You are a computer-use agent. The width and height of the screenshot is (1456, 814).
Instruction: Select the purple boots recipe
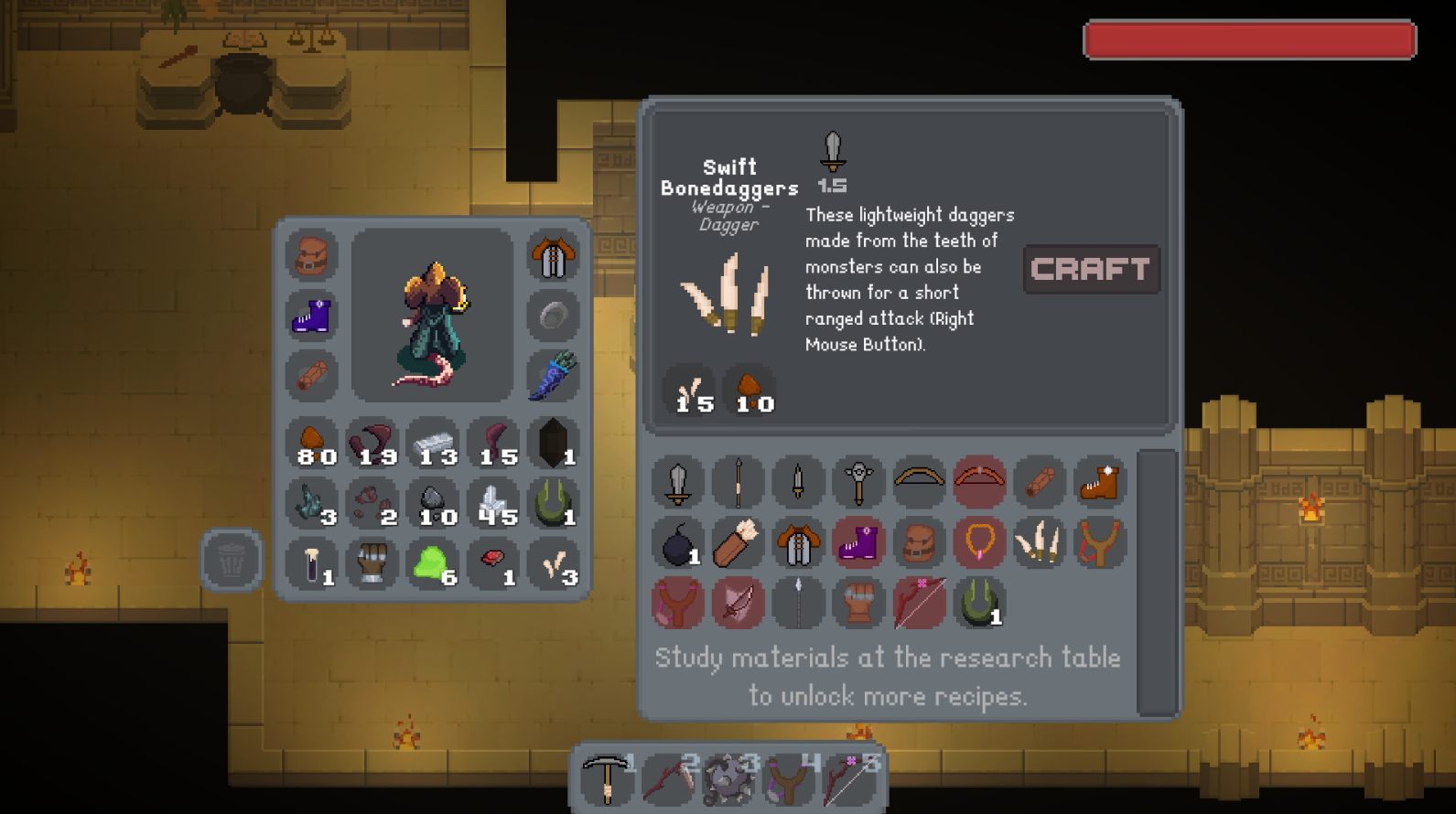click(858, 542)
